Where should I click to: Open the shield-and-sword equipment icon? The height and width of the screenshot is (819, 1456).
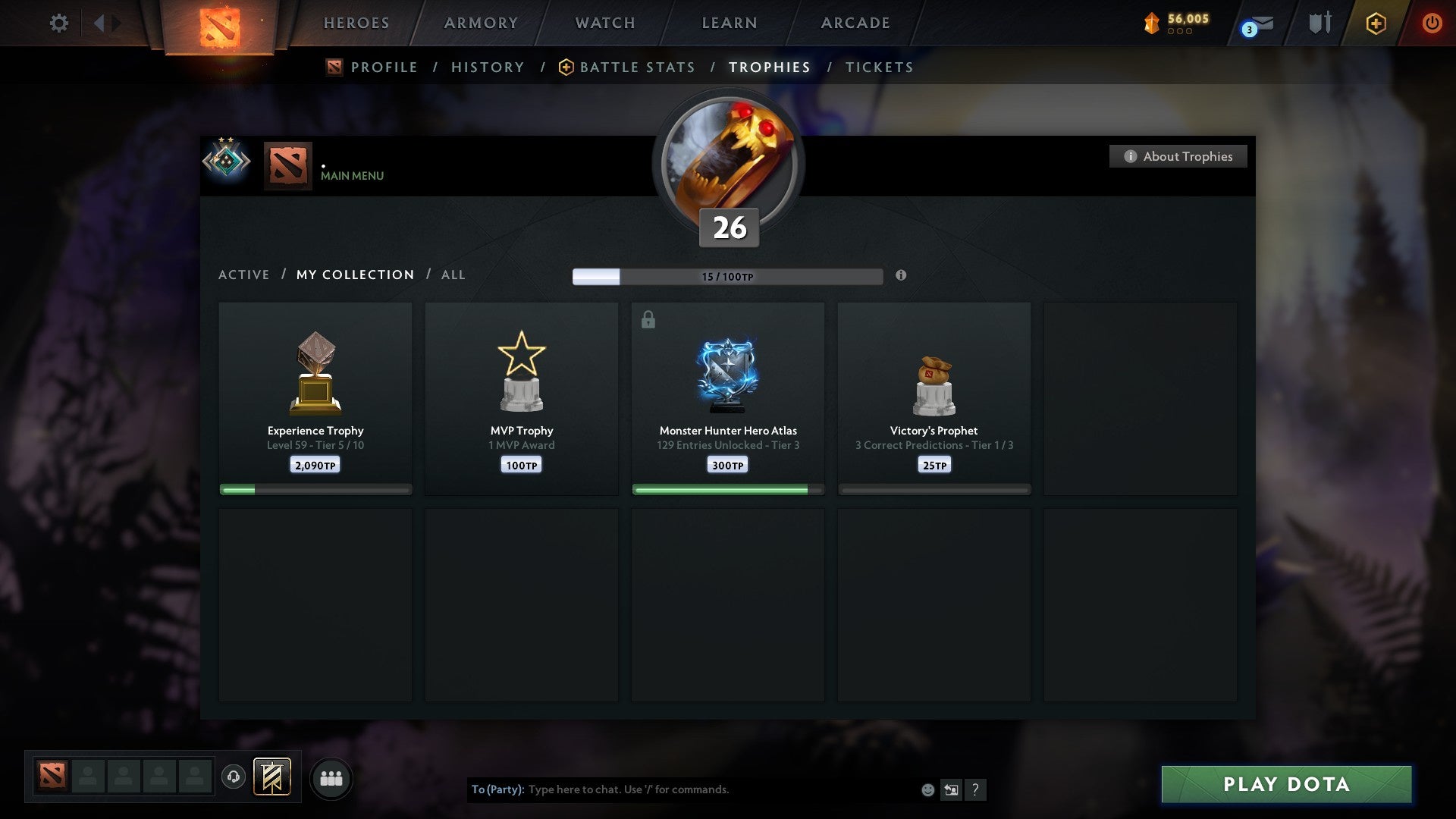(x=1319, y=23)
